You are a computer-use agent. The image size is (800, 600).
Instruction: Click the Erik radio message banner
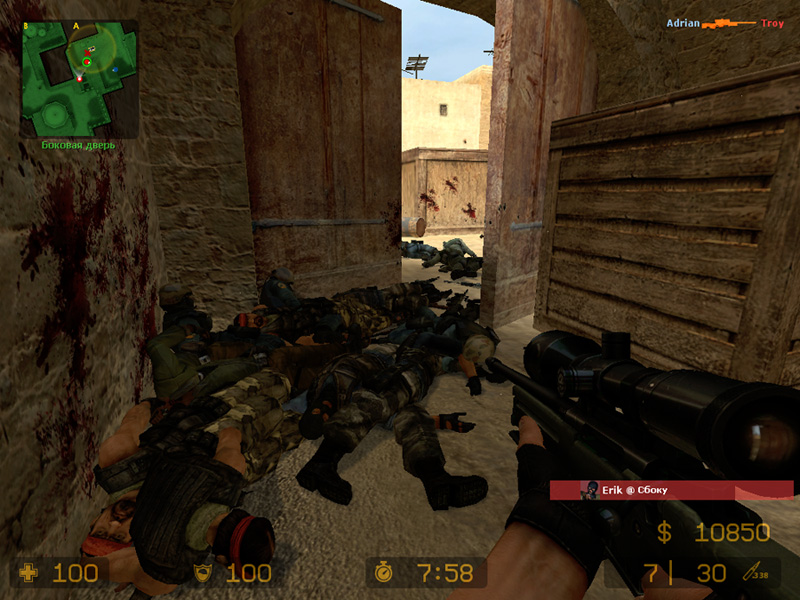point(670,490)
